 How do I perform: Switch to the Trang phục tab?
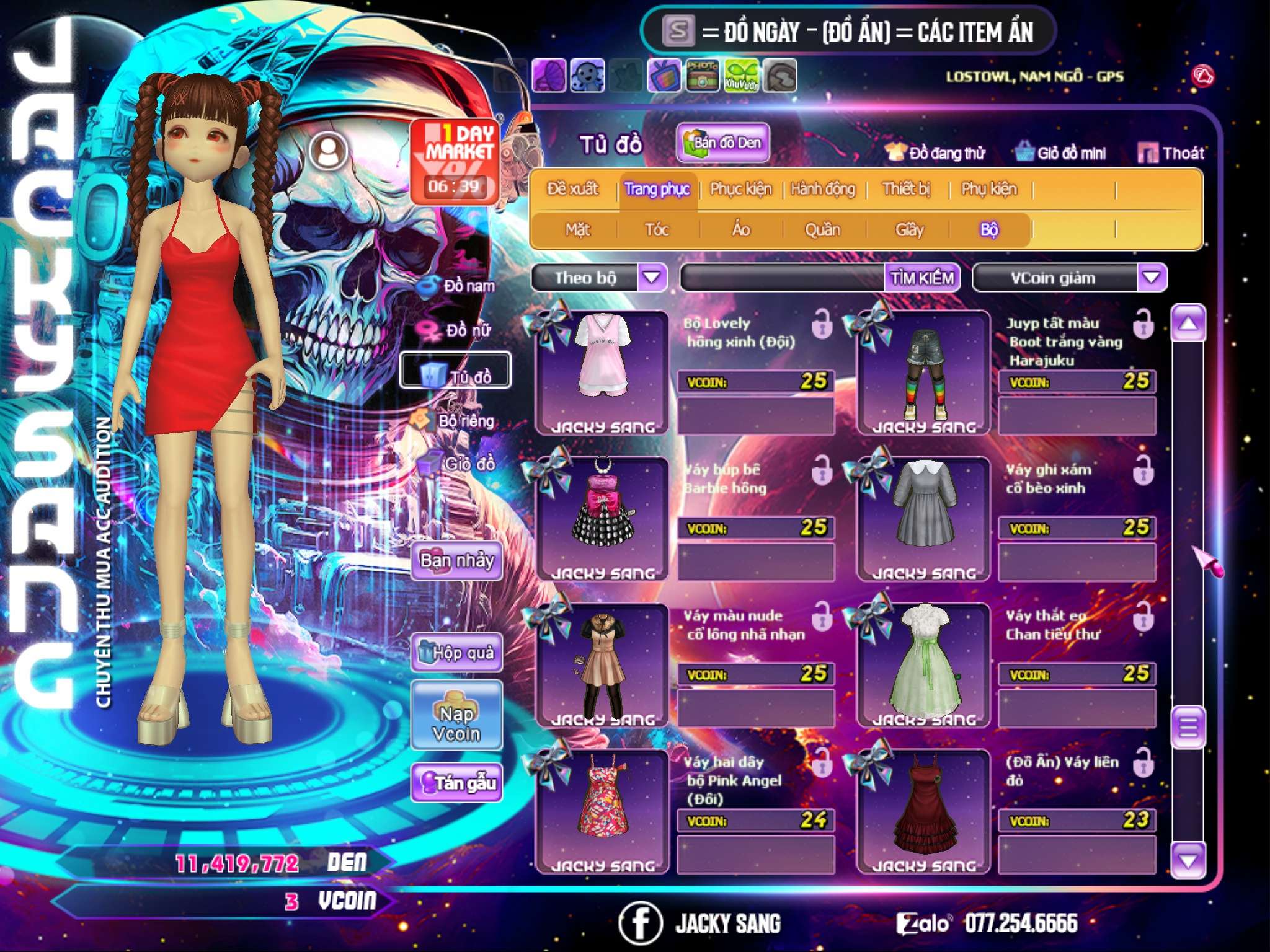[x=657, y=189]
